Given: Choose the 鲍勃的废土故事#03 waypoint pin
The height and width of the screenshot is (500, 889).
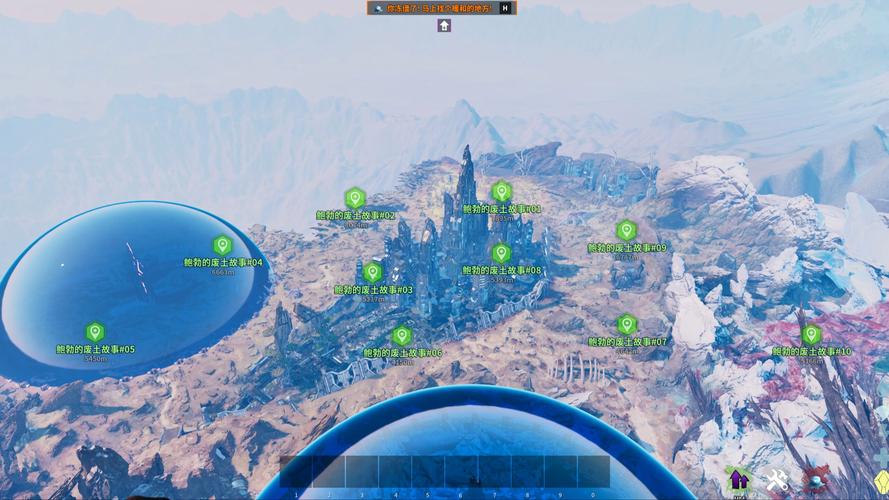Looking at the screenshot, I should 373,272.
